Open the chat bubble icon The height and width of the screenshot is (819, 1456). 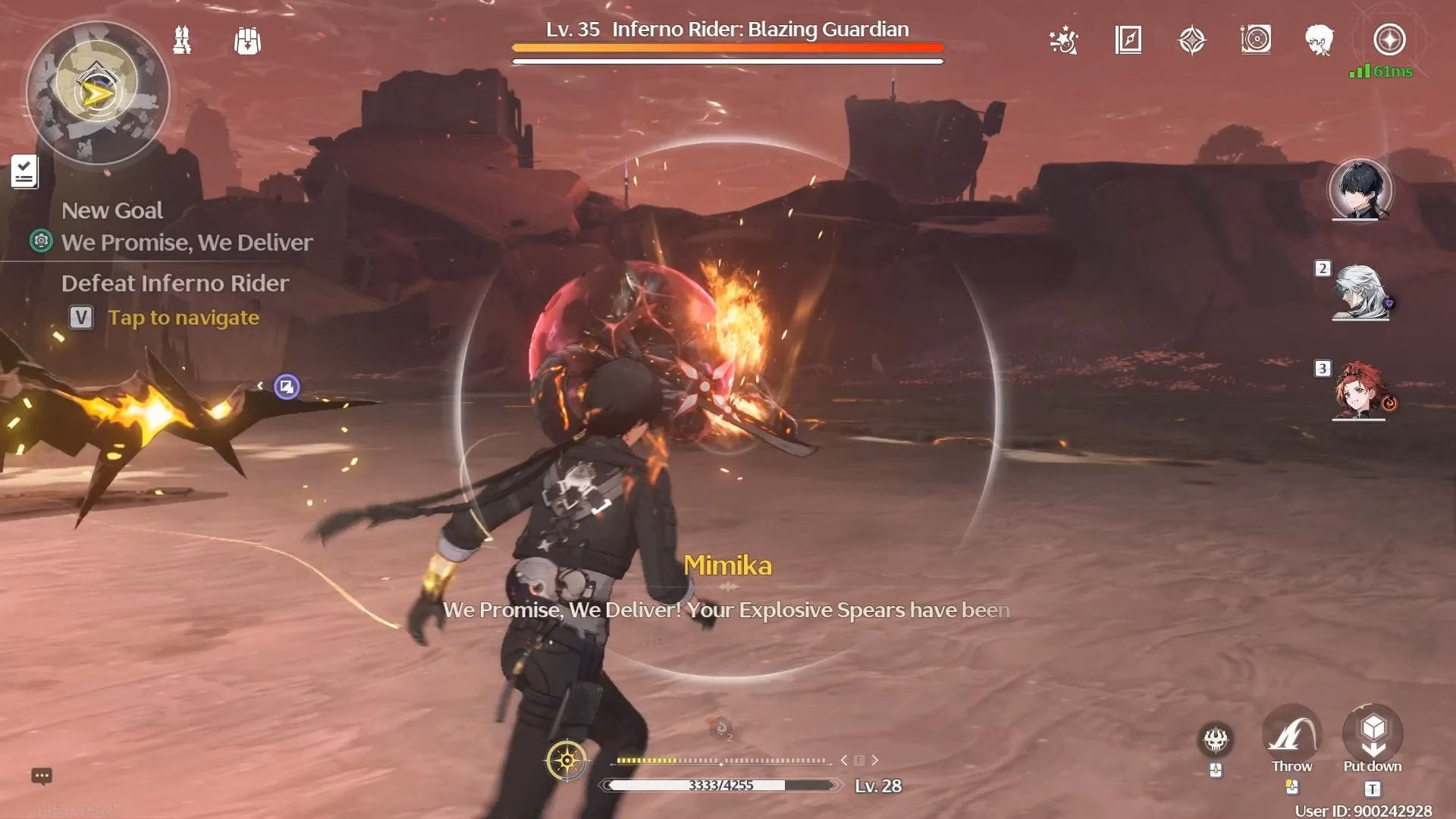coord(42,776)
